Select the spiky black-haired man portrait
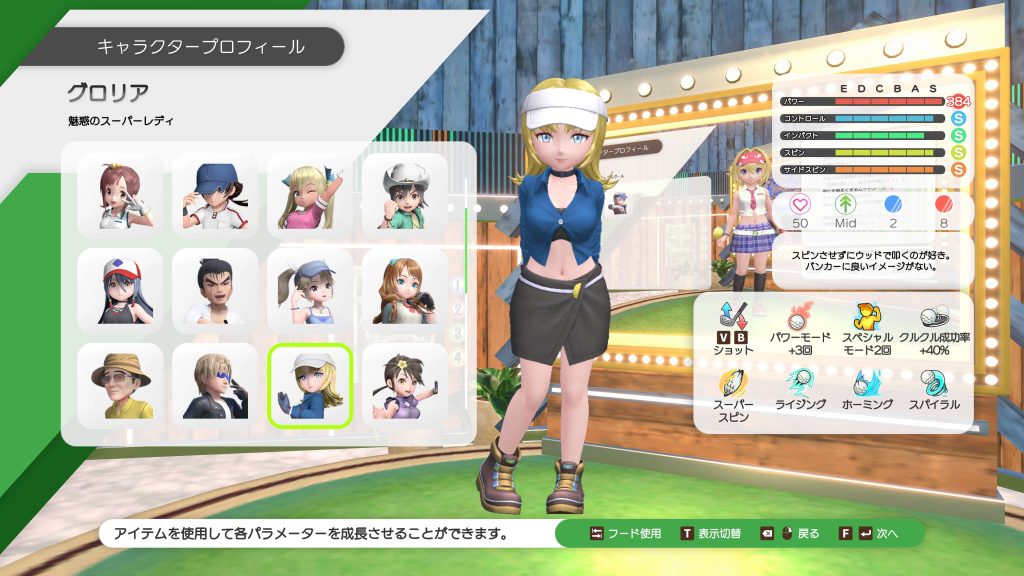1024x576 pixels. coord(214,290)
